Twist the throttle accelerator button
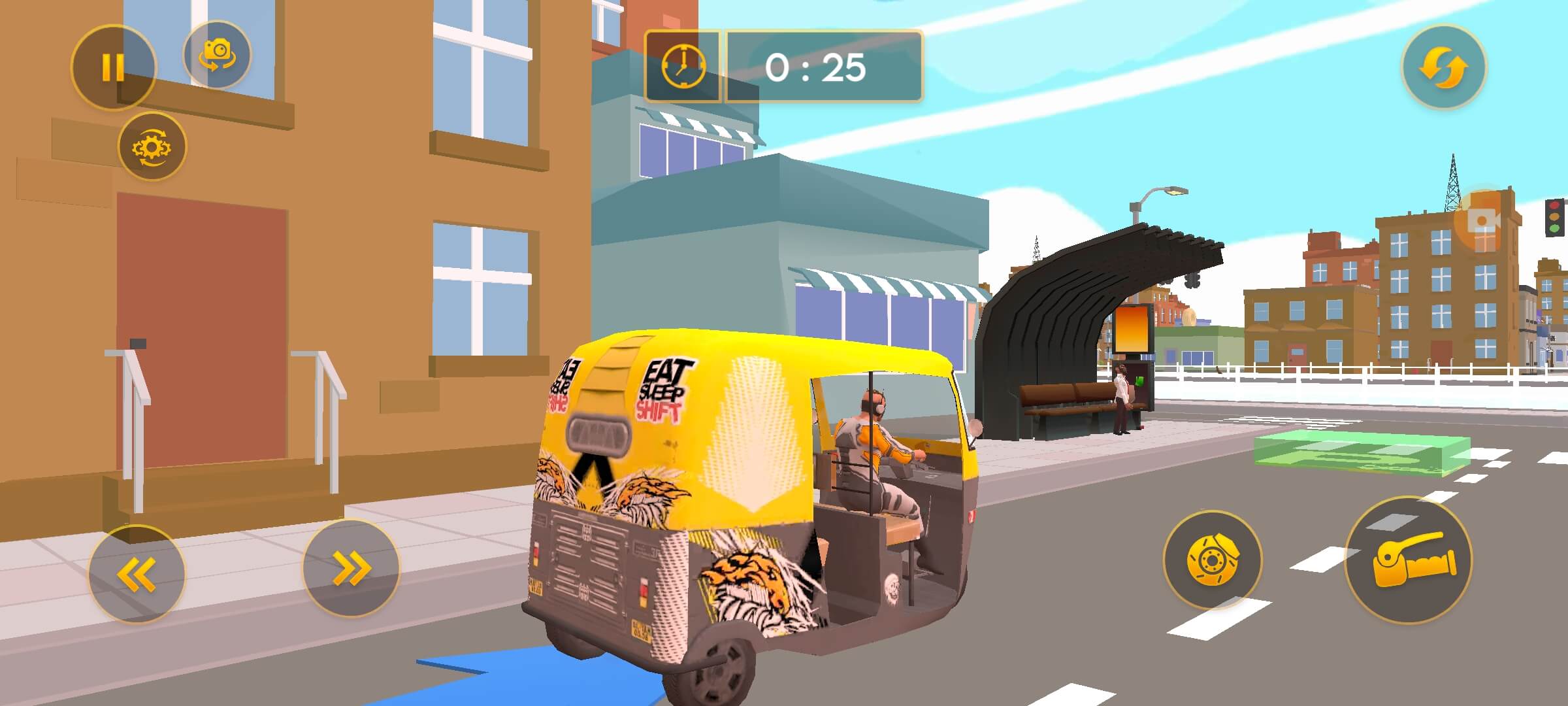 pyautogui.click(x=1408, y=561)
